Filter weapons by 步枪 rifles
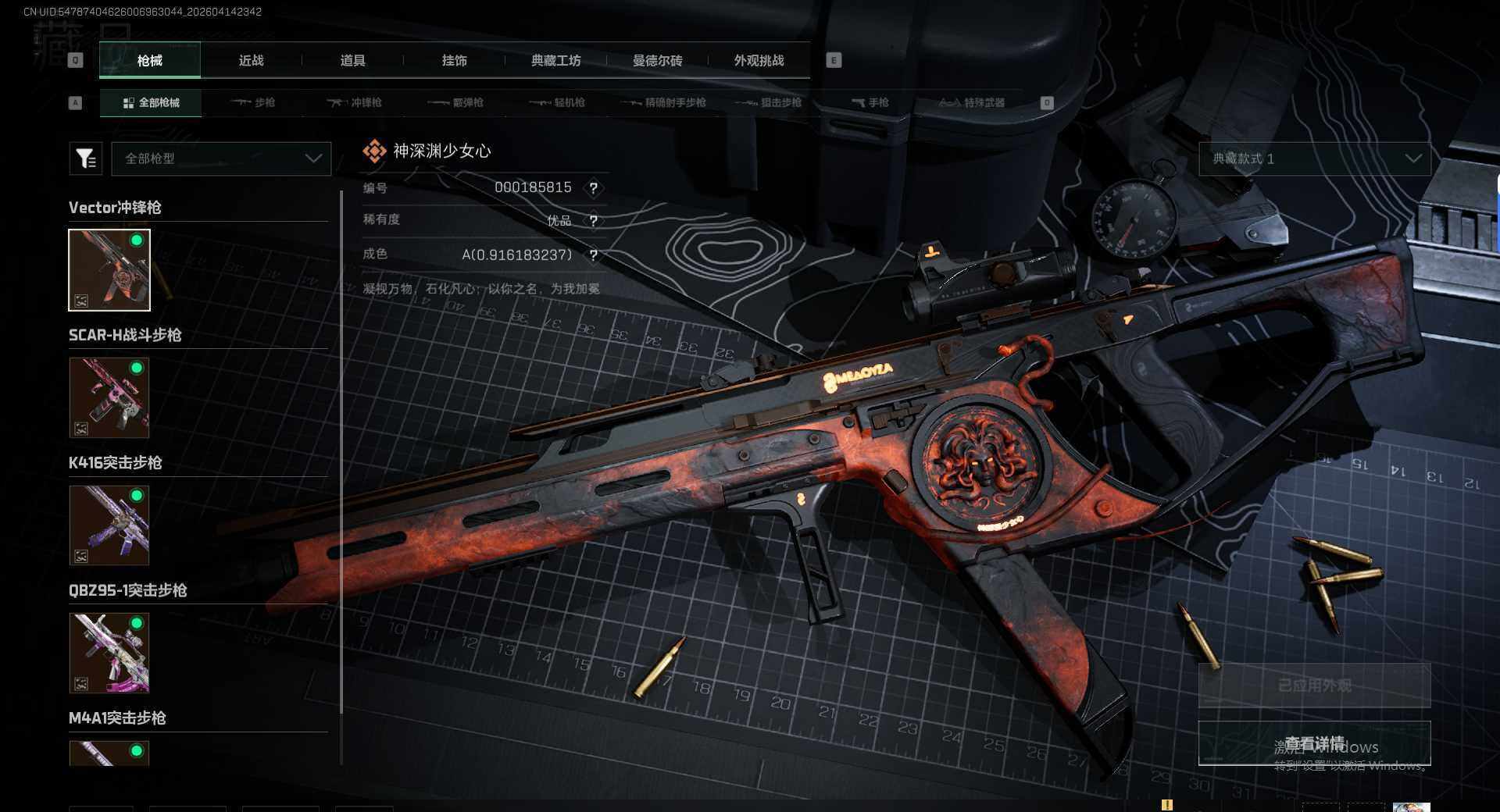This screenshot has height=812, width=1500. pyautogui.click(x=254, y=102)
